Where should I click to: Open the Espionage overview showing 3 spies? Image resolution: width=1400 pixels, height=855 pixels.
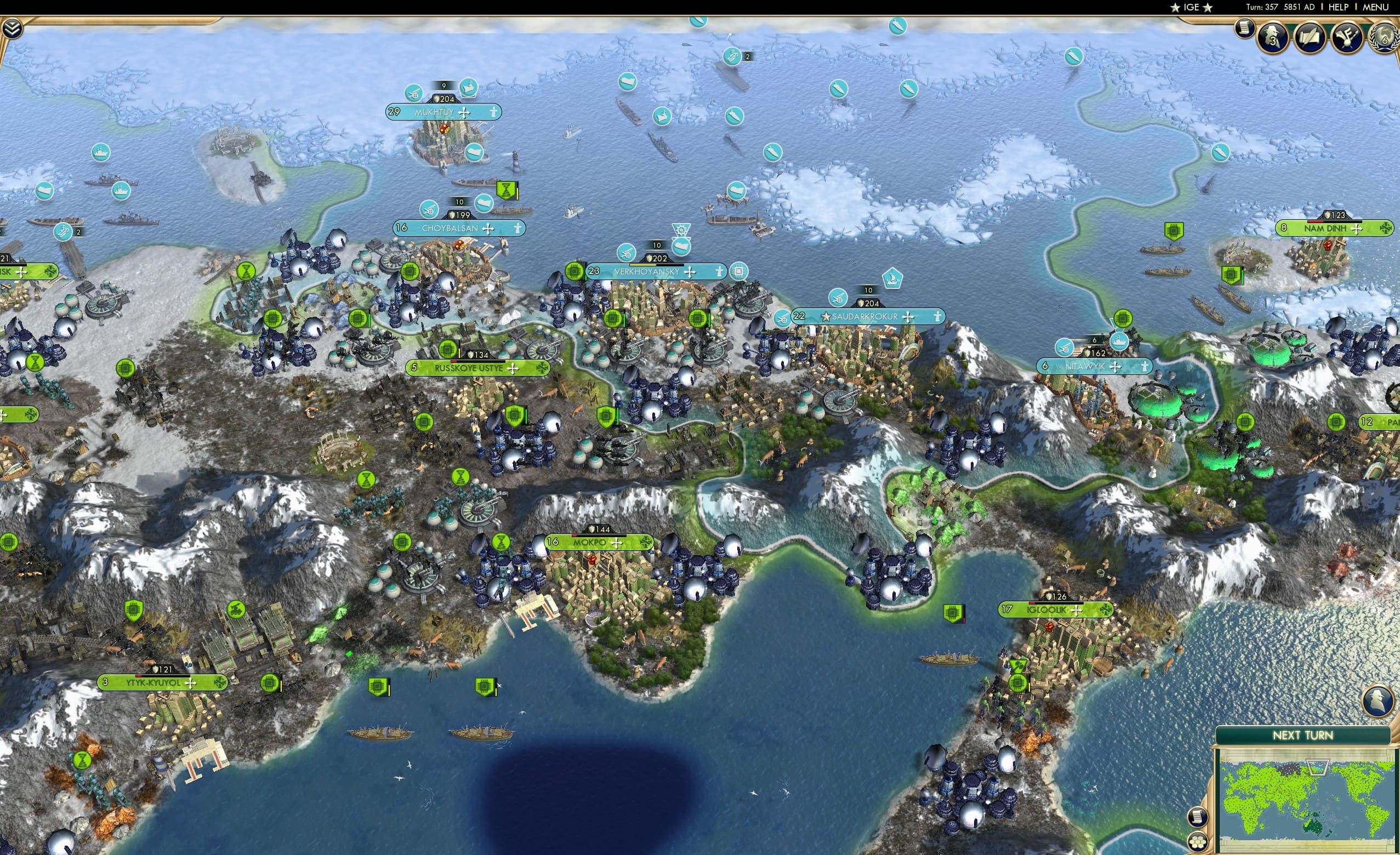pos(1272,36)
